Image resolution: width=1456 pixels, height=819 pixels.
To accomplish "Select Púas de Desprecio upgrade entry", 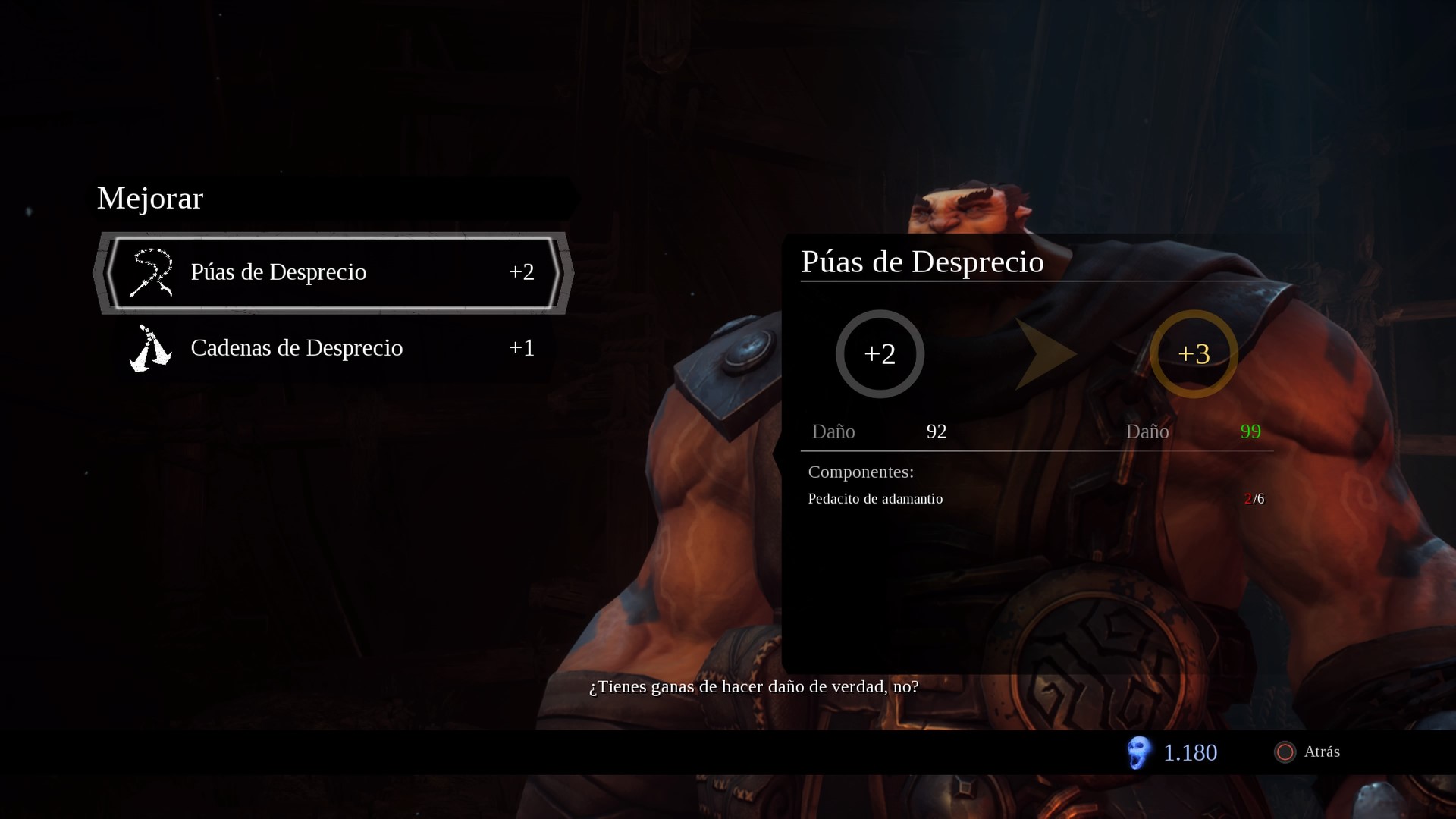I will click(334, 272).
